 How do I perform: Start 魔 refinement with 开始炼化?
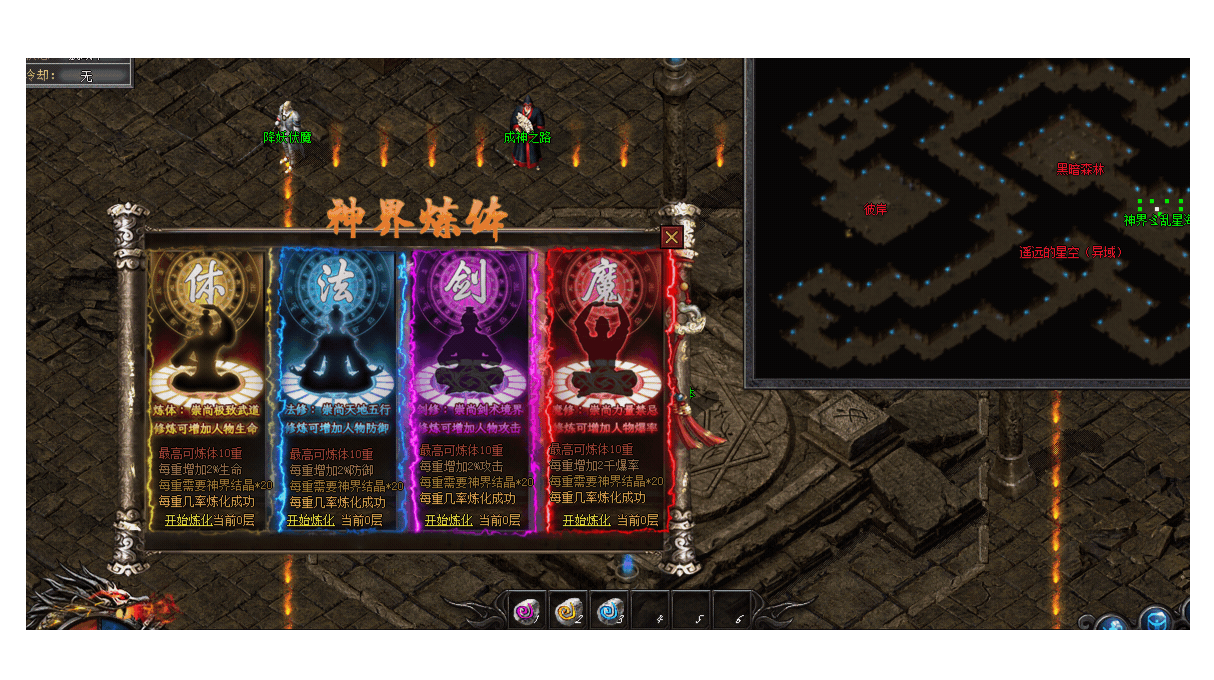[586, 520]
